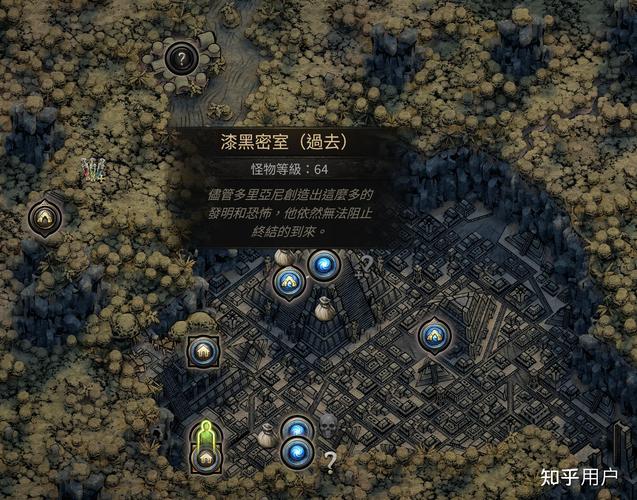
Task: Click the gold-arch waypoint node in the swamp
Action: click(x=43, y=215)
